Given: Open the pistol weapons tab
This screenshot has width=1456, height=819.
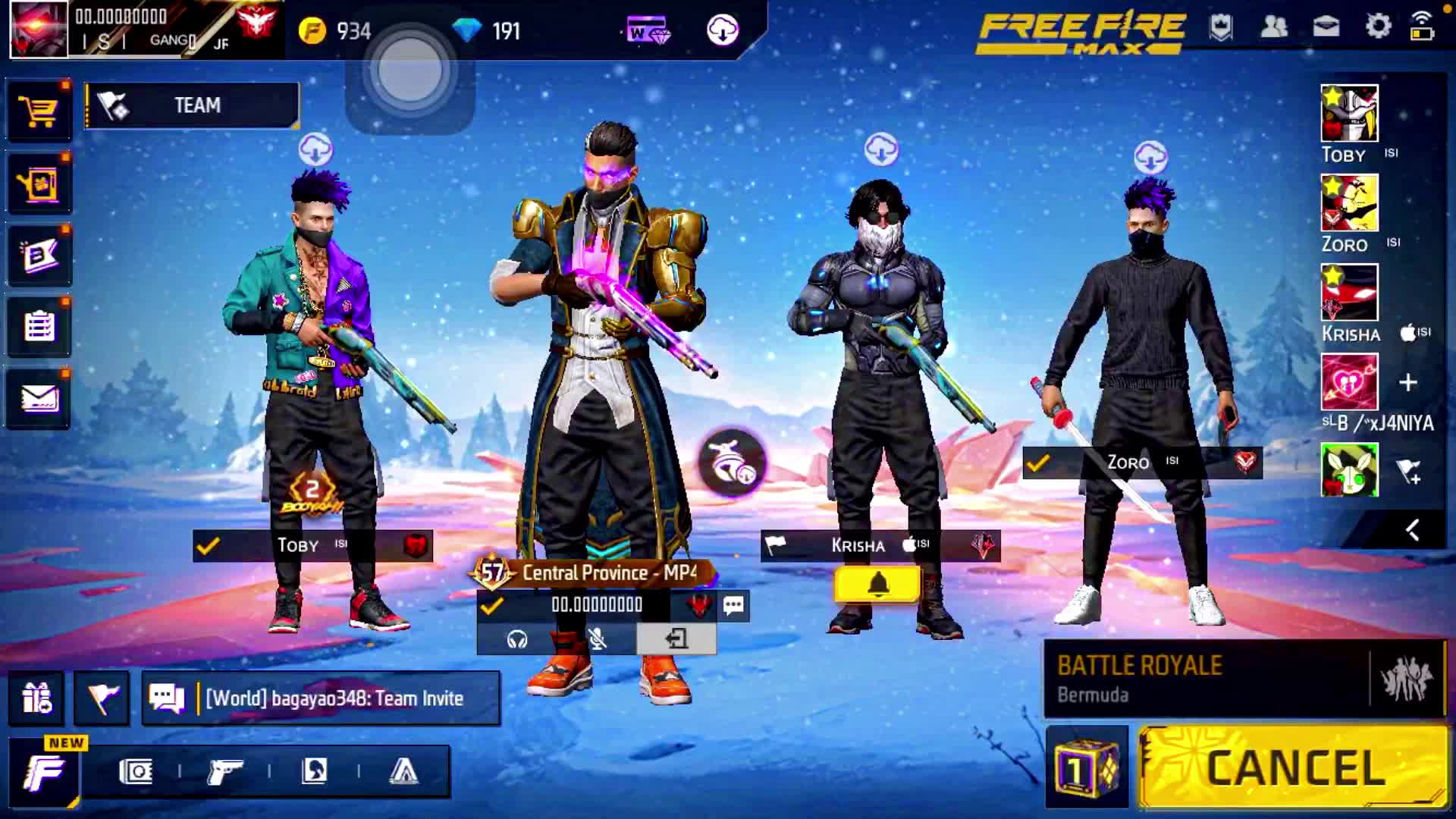Looking at the screenshot, I should [x=224, y=772].
